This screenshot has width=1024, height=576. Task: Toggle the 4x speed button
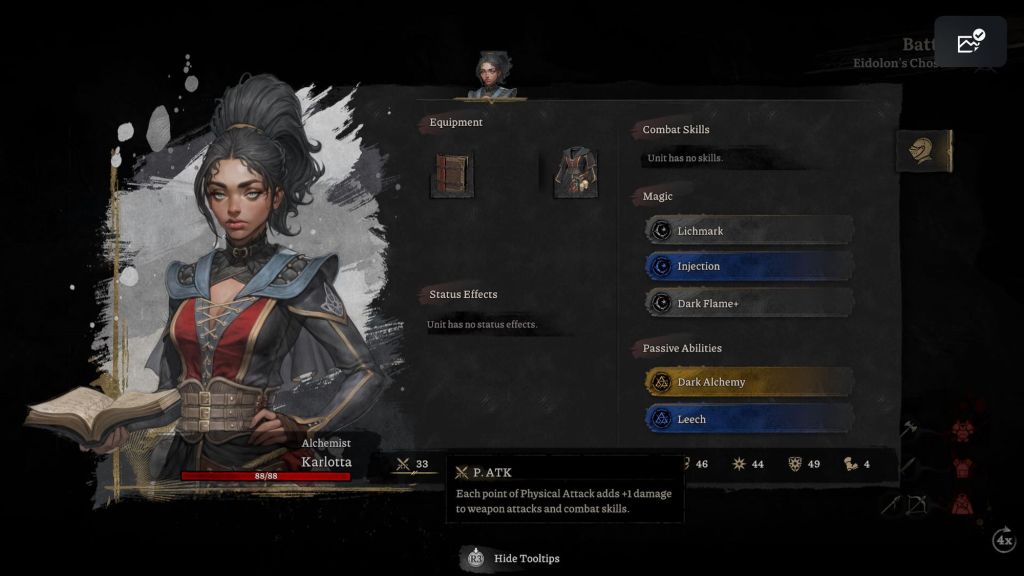point(1004,540)
